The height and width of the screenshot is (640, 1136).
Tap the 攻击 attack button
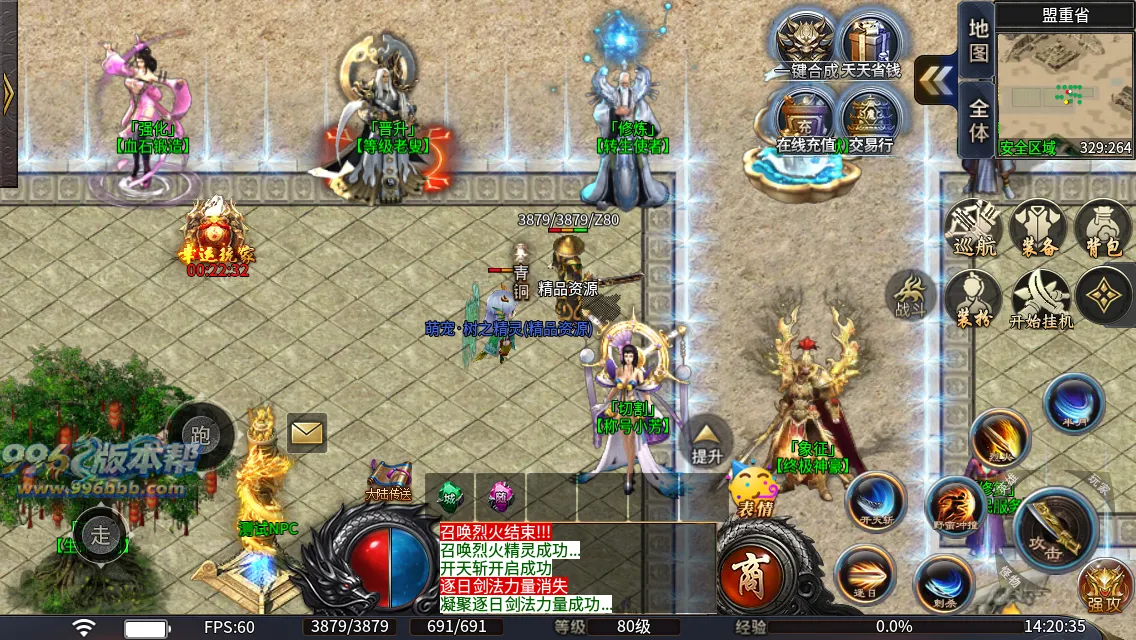pos(1058,531)
